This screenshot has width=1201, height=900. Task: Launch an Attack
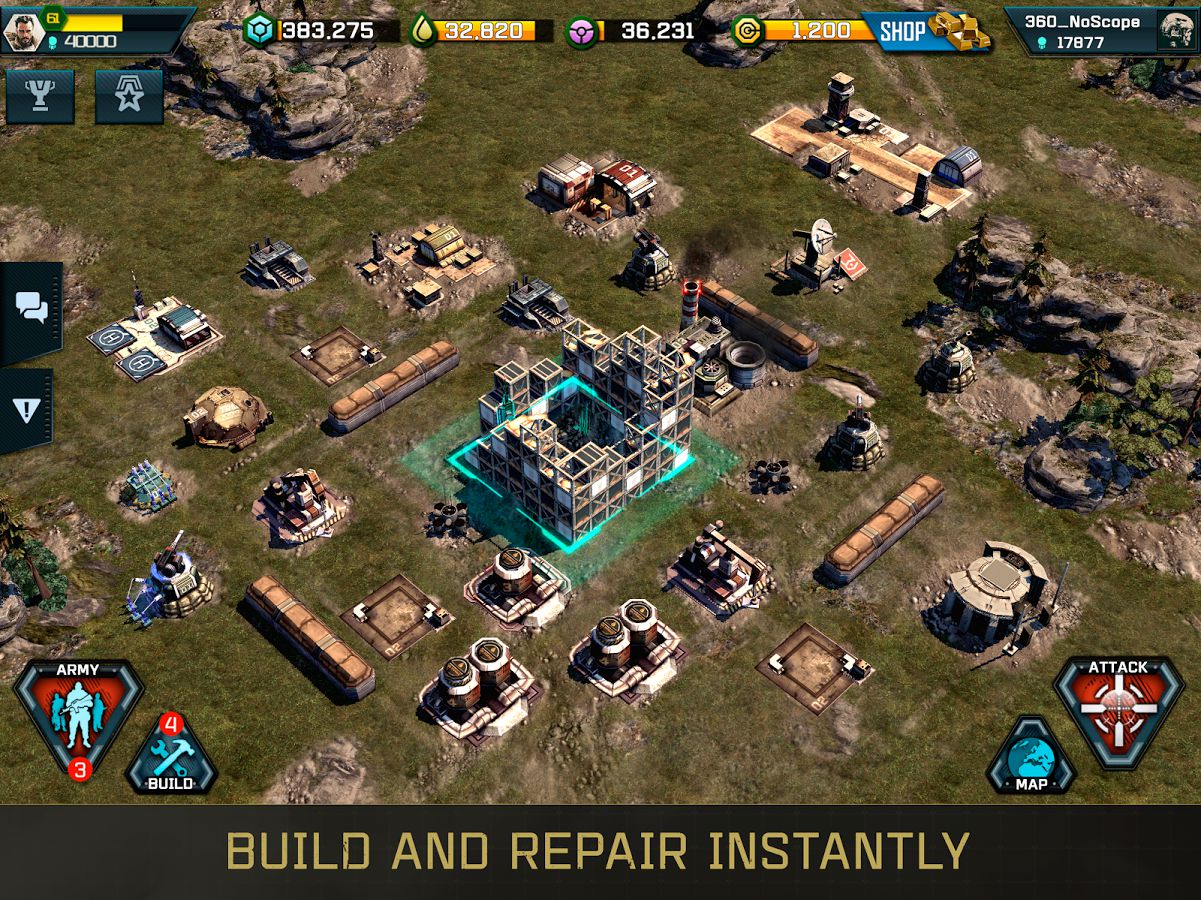tap(1118, 709)
